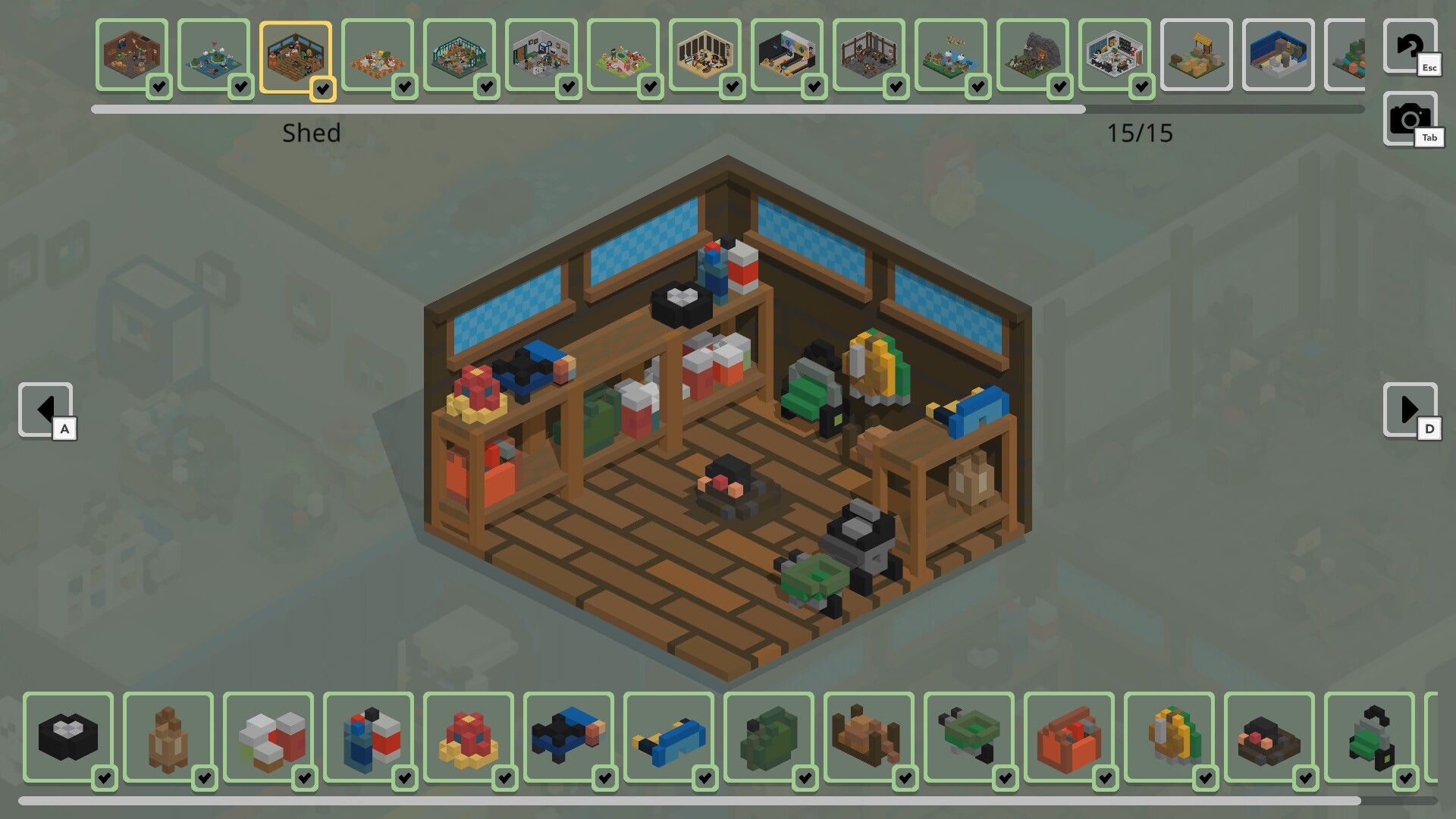This screenshot has height=819, width=1456.
Task: Select the dark green watering can item
Action: [x=769, y=736]
